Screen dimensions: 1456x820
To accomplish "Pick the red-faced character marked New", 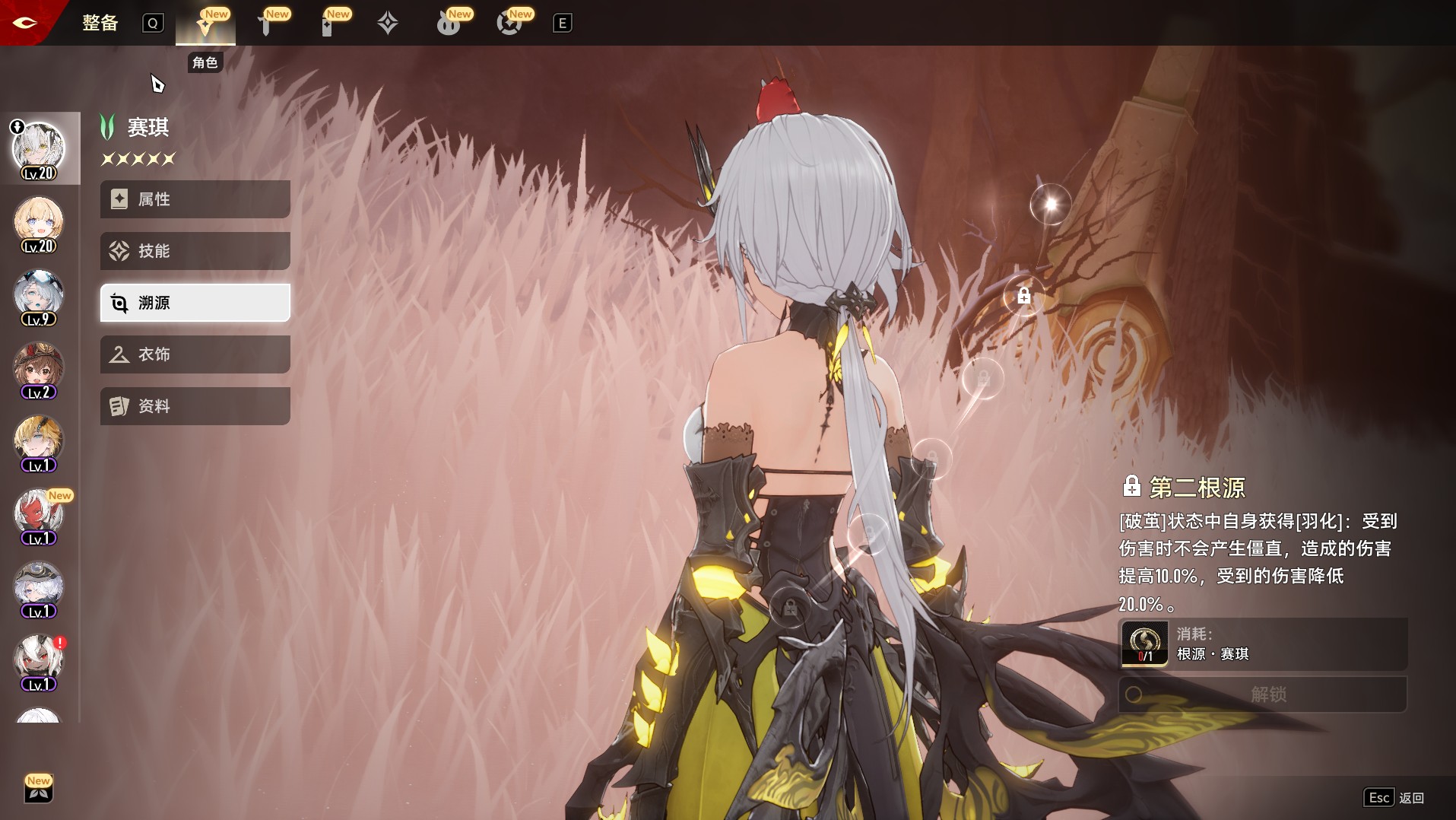I will 39,516.
